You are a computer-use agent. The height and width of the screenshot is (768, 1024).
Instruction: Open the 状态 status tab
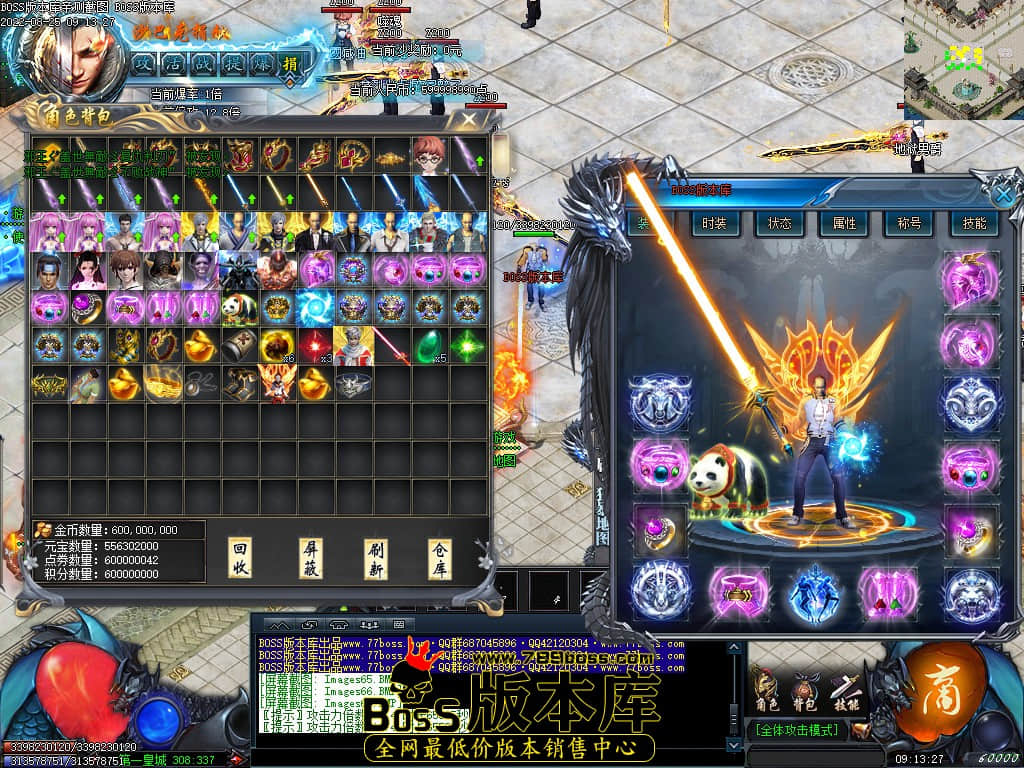779,224
